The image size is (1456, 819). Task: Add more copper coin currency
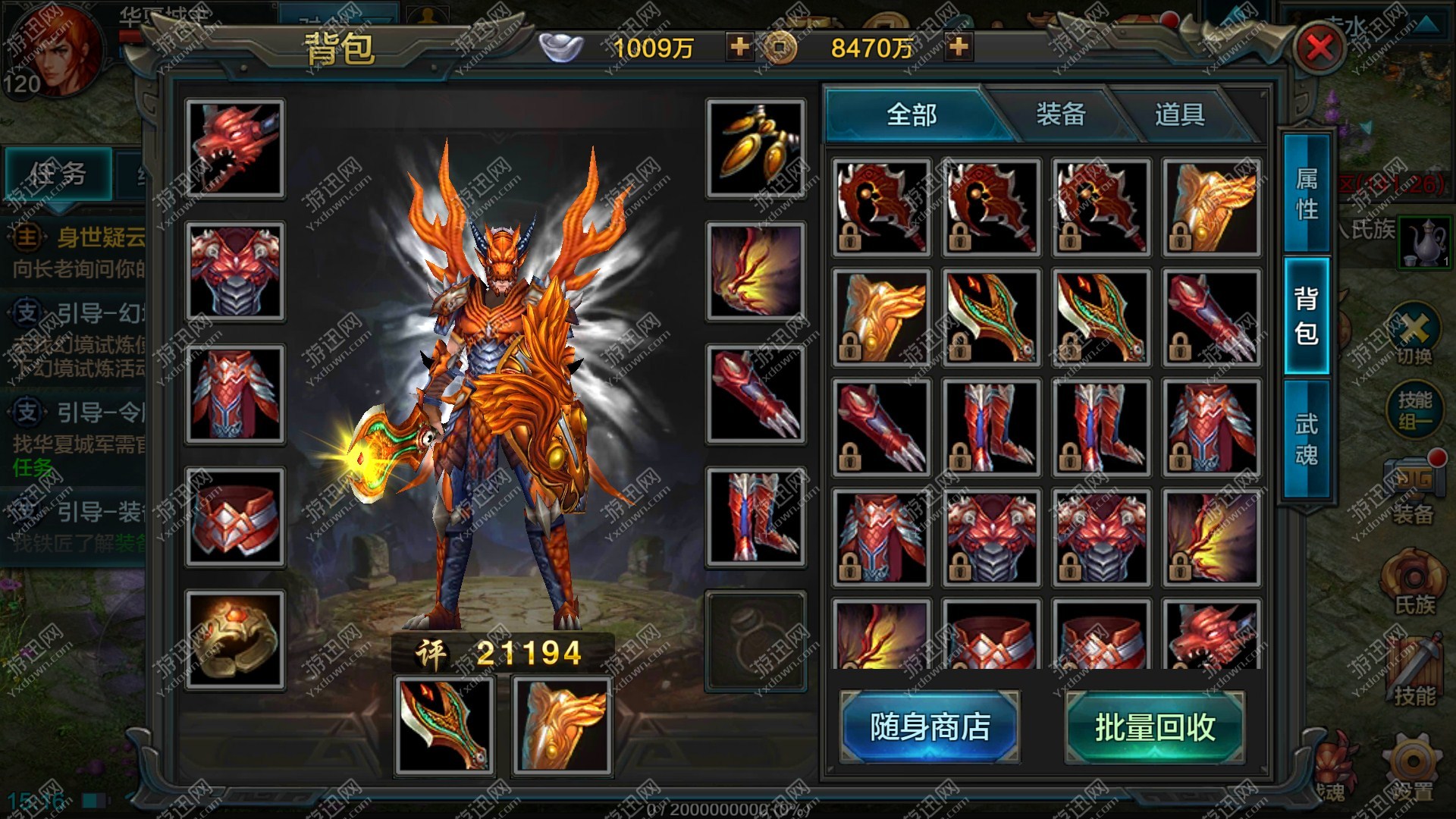coord(959,47)
